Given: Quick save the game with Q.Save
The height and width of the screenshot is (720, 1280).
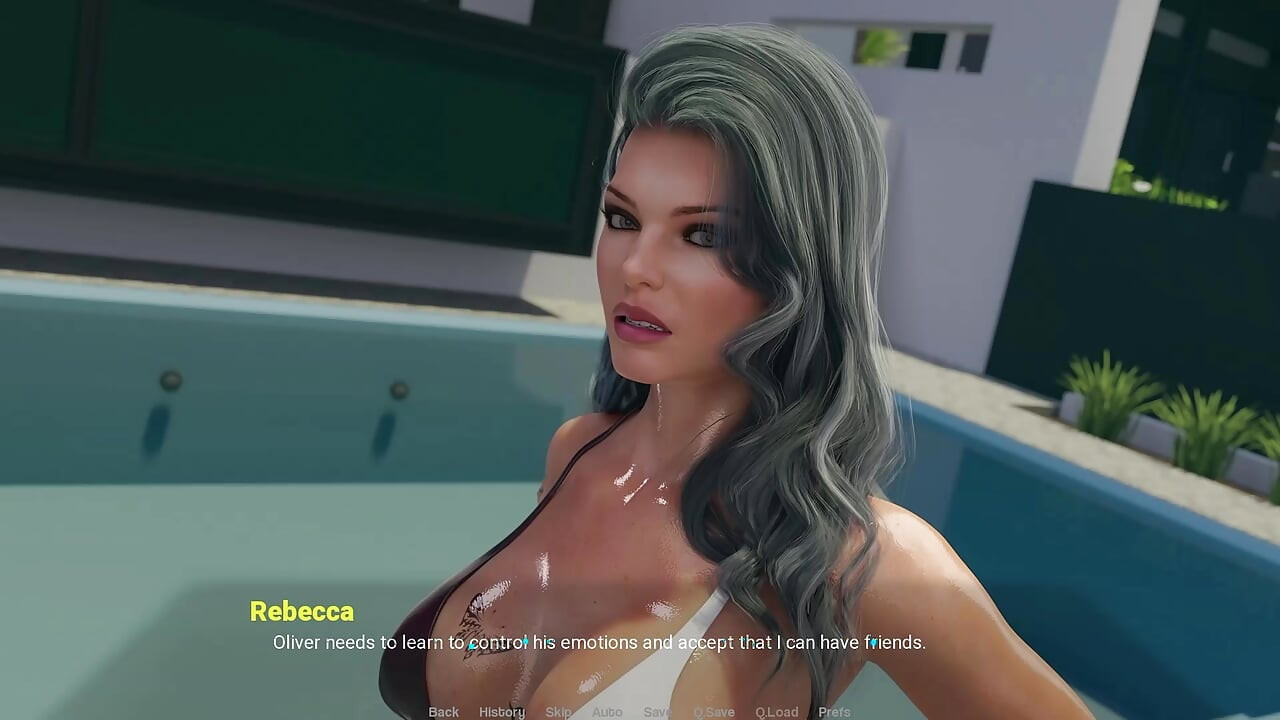Looking at the screenshot, I should point(713,711).
